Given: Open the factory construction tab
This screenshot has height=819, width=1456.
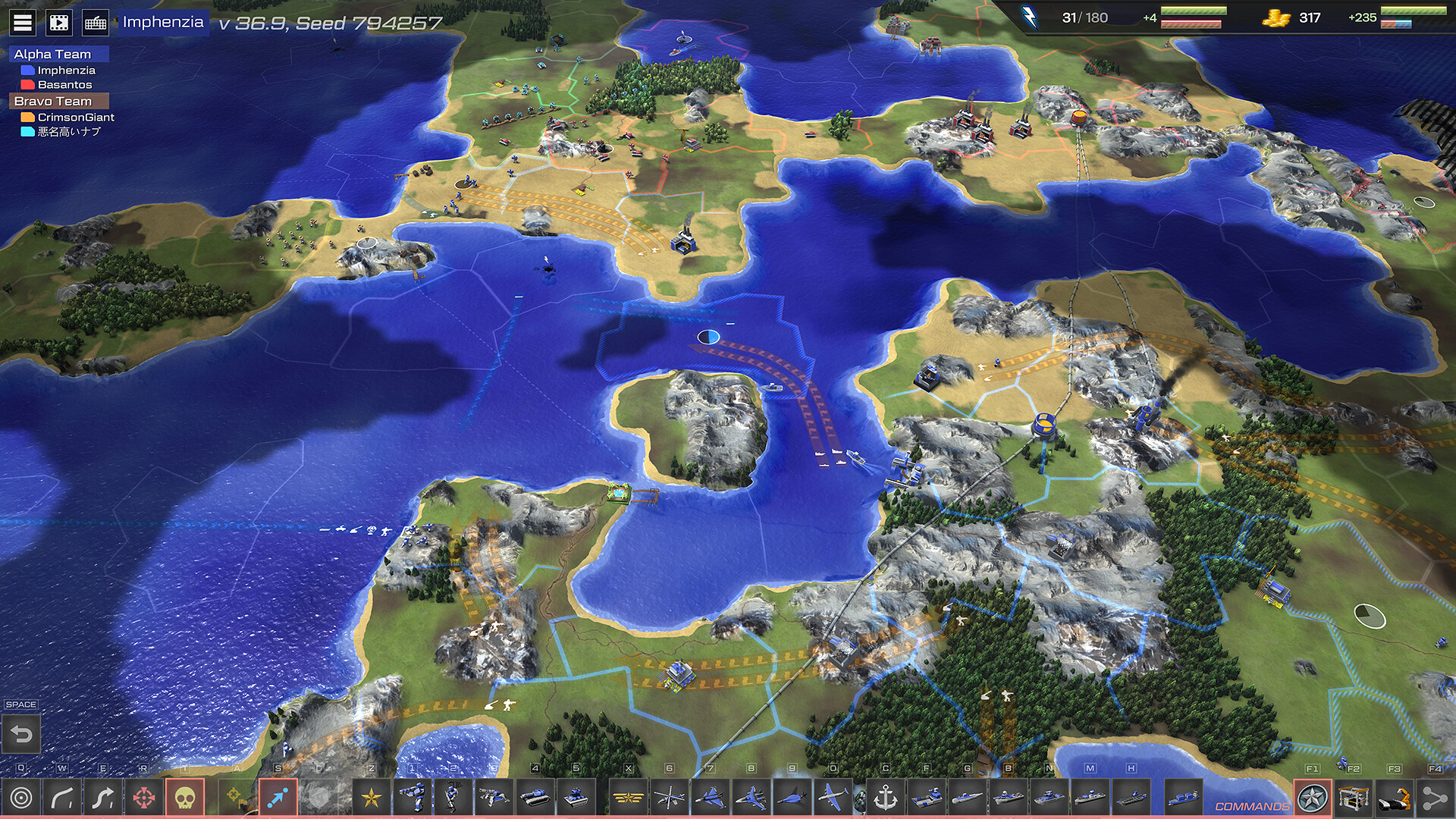Looking at the screenshot, I should (x=1354, y=798).
